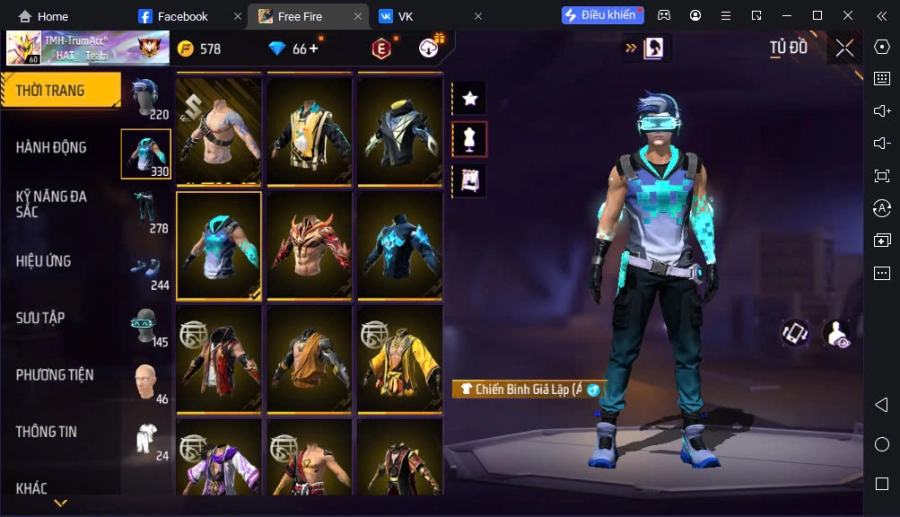
Task: Open the Hành Động category
Action: pos(52,148)
